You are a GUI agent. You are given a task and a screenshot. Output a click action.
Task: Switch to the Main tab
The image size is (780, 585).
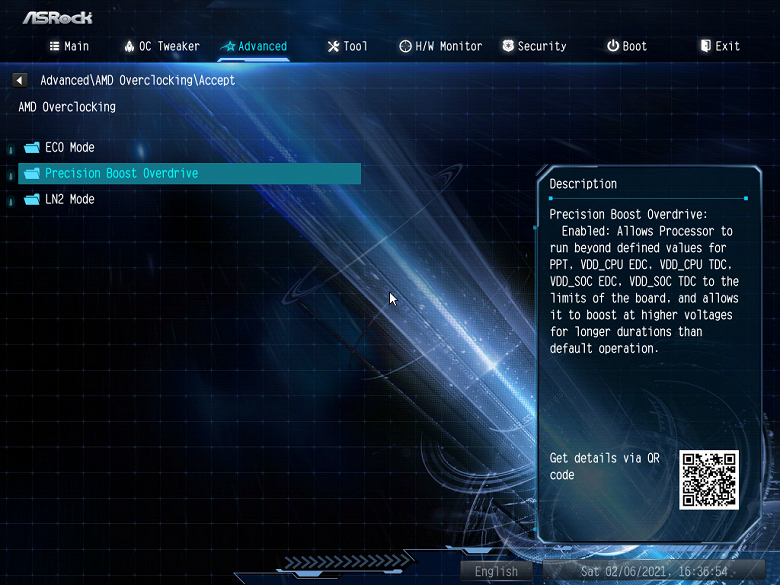(x=69, y=46)
